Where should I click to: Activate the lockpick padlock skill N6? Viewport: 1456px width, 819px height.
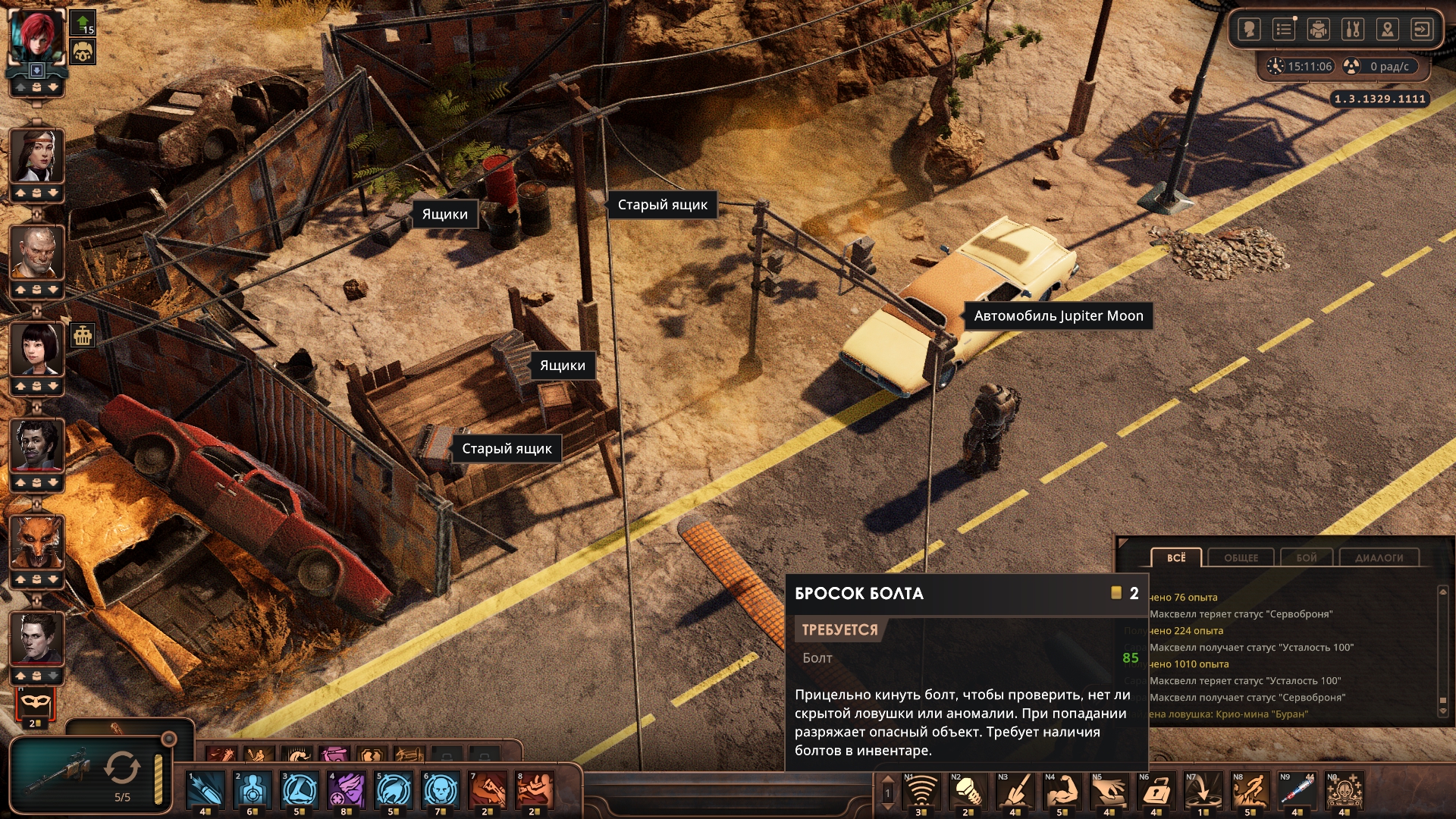(1156, 791)
